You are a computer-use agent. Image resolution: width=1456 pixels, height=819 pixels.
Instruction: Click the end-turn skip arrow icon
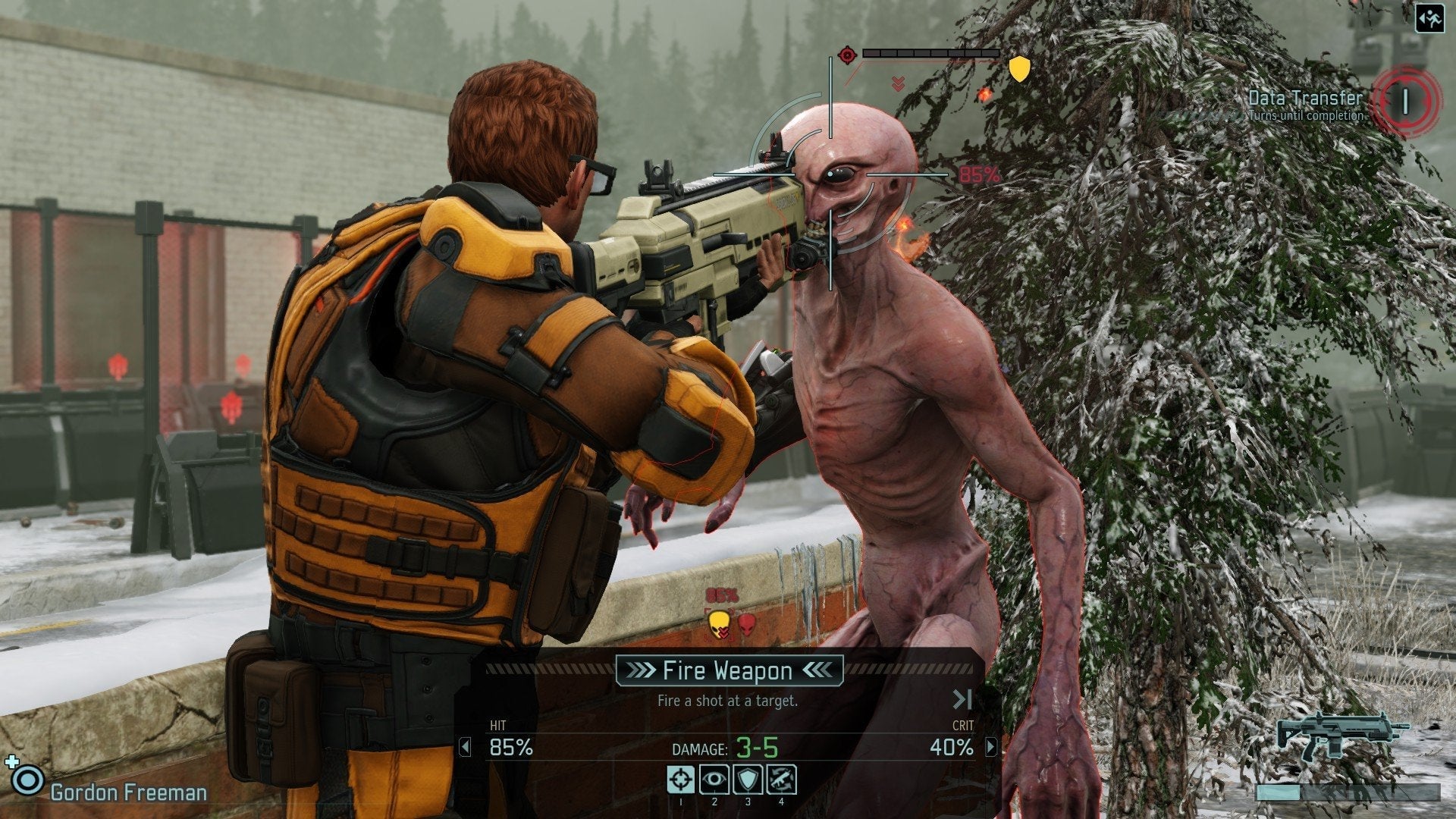click(x=962, y=699)
